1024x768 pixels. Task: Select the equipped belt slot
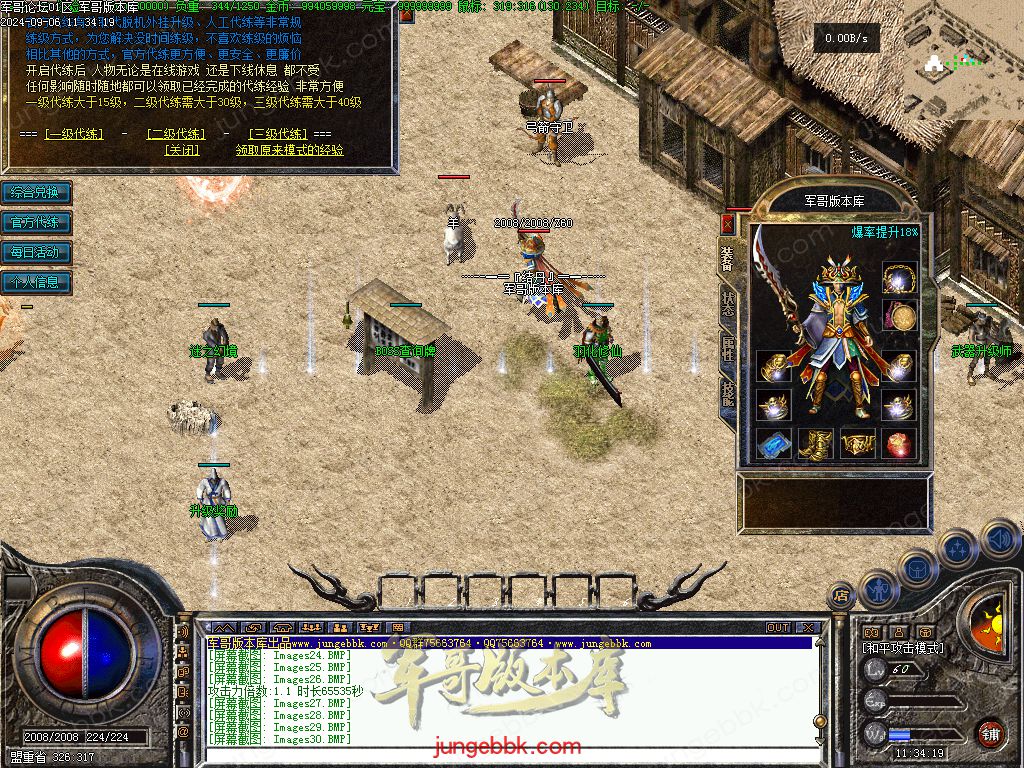(856, 443)
